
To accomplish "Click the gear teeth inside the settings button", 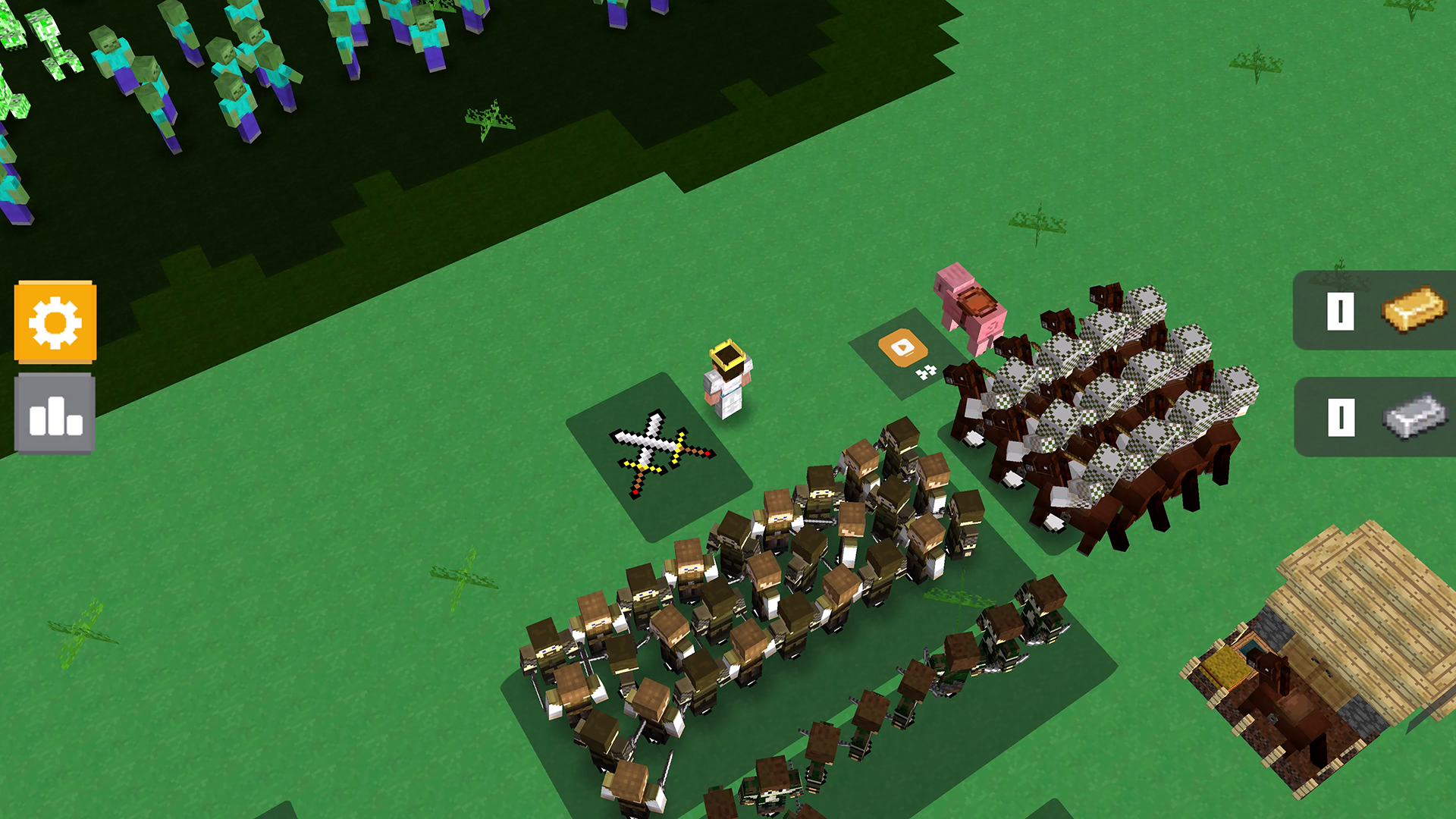I will (56, 322).
